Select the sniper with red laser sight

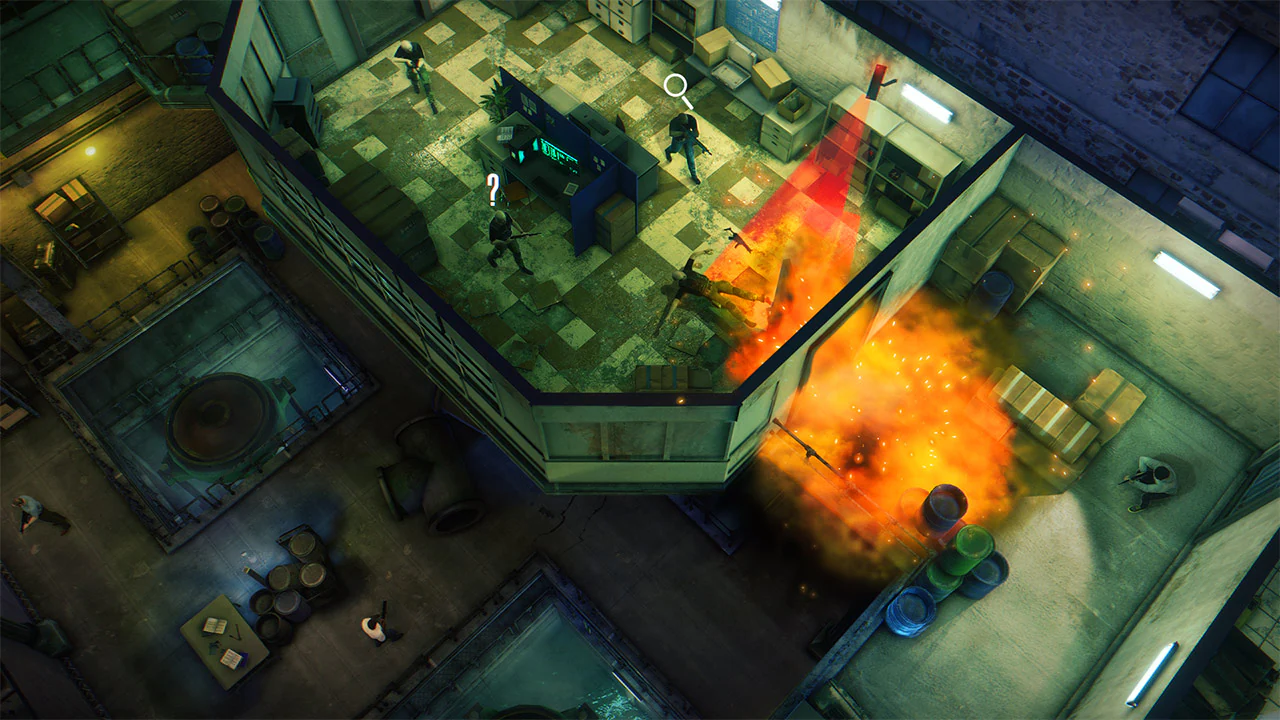(877, 80)
